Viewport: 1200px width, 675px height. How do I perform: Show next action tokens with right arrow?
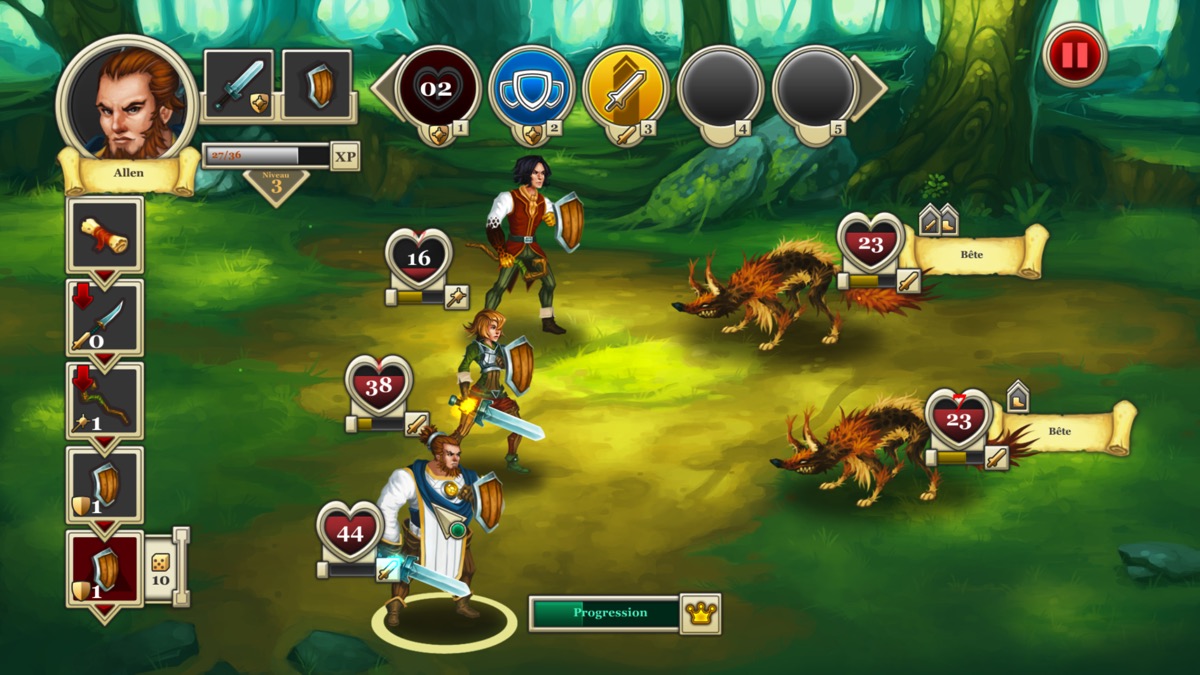pos(871,88)
